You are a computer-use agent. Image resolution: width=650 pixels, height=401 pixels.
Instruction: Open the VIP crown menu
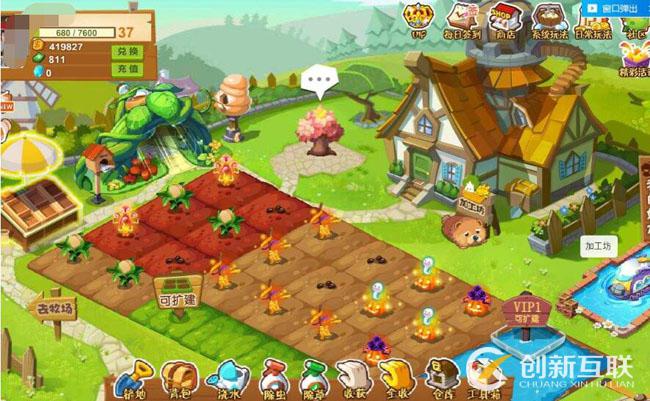418,18
